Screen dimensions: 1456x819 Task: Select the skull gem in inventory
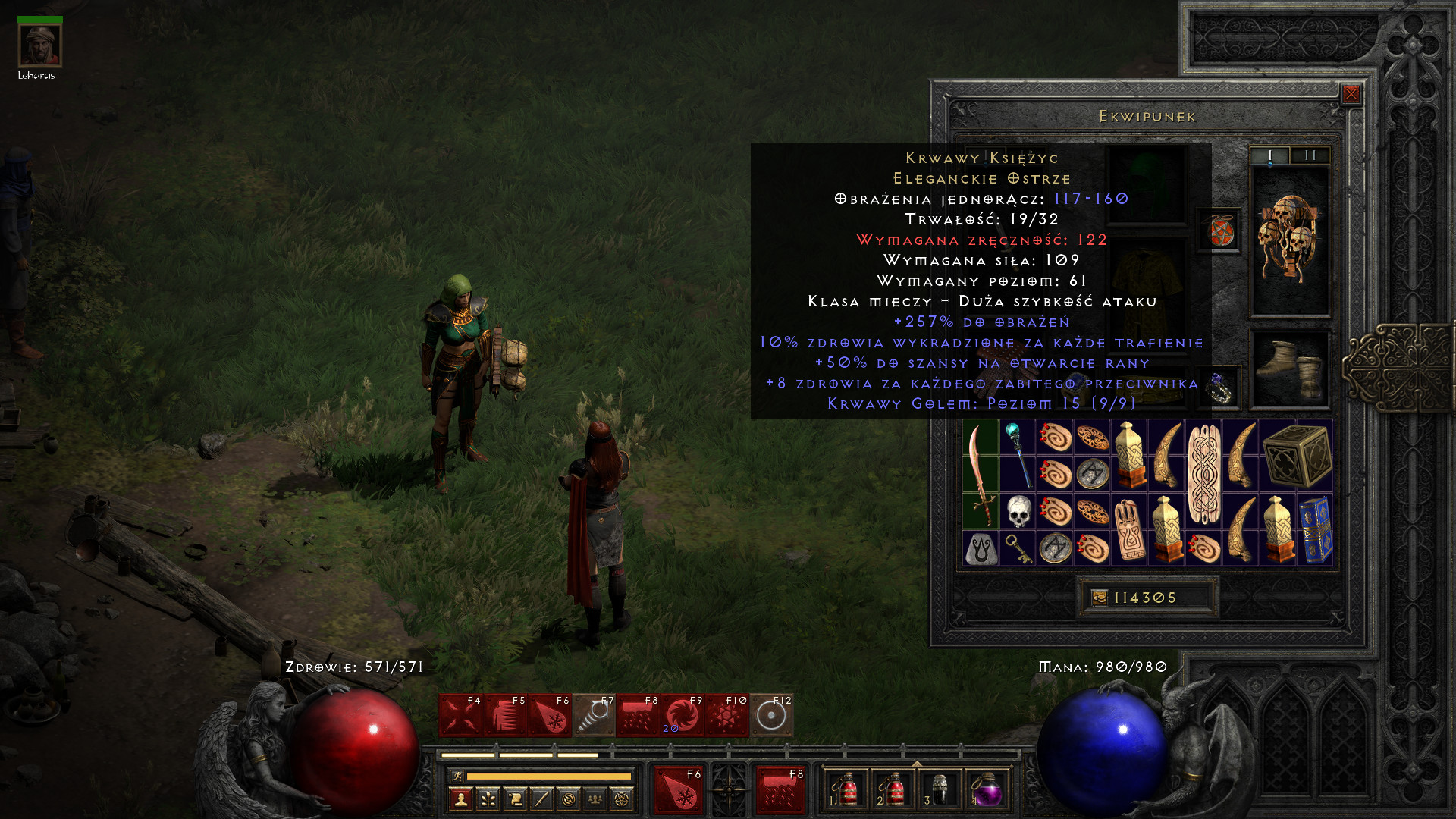click(x=1018, y=511)
